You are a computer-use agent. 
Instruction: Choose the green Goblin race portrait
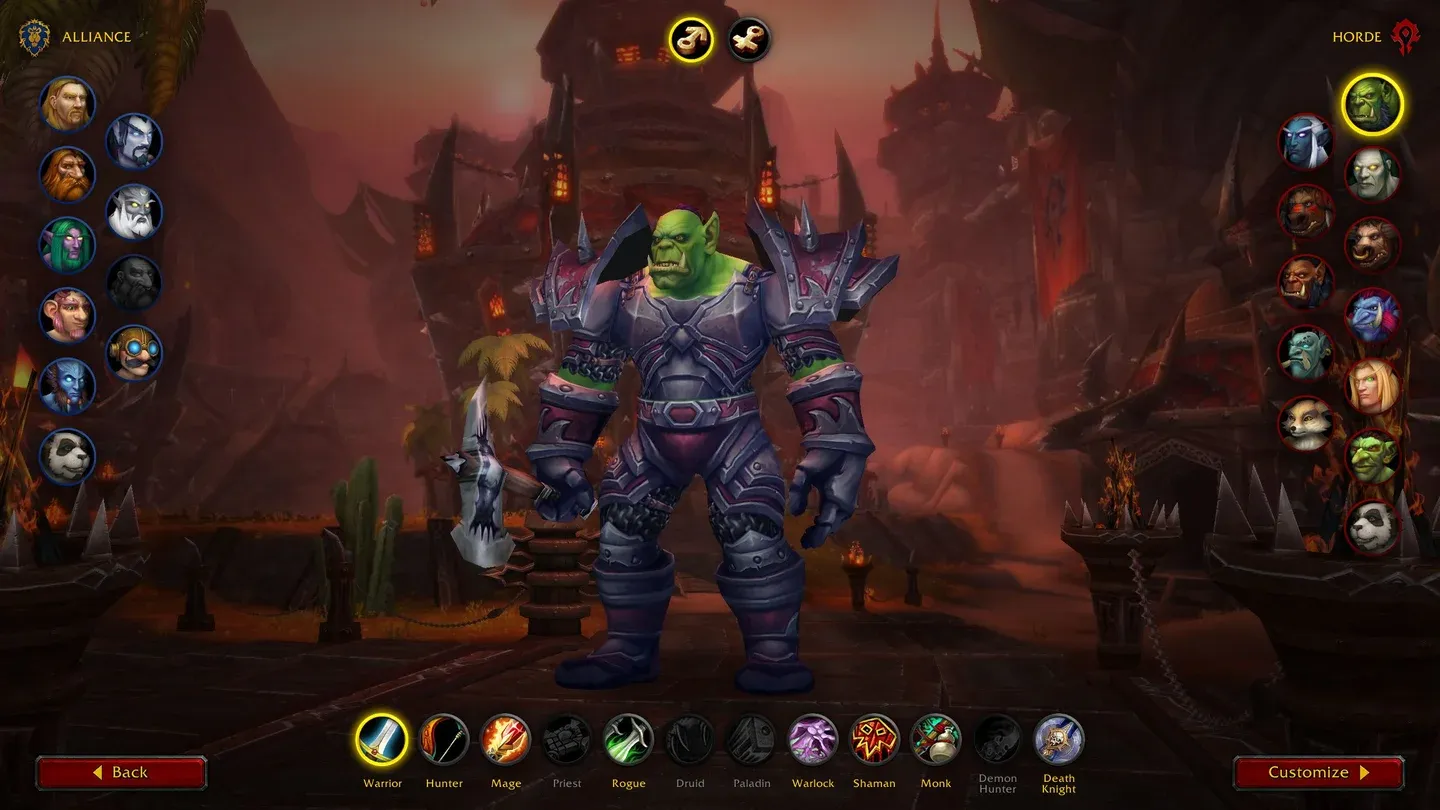1372,457
